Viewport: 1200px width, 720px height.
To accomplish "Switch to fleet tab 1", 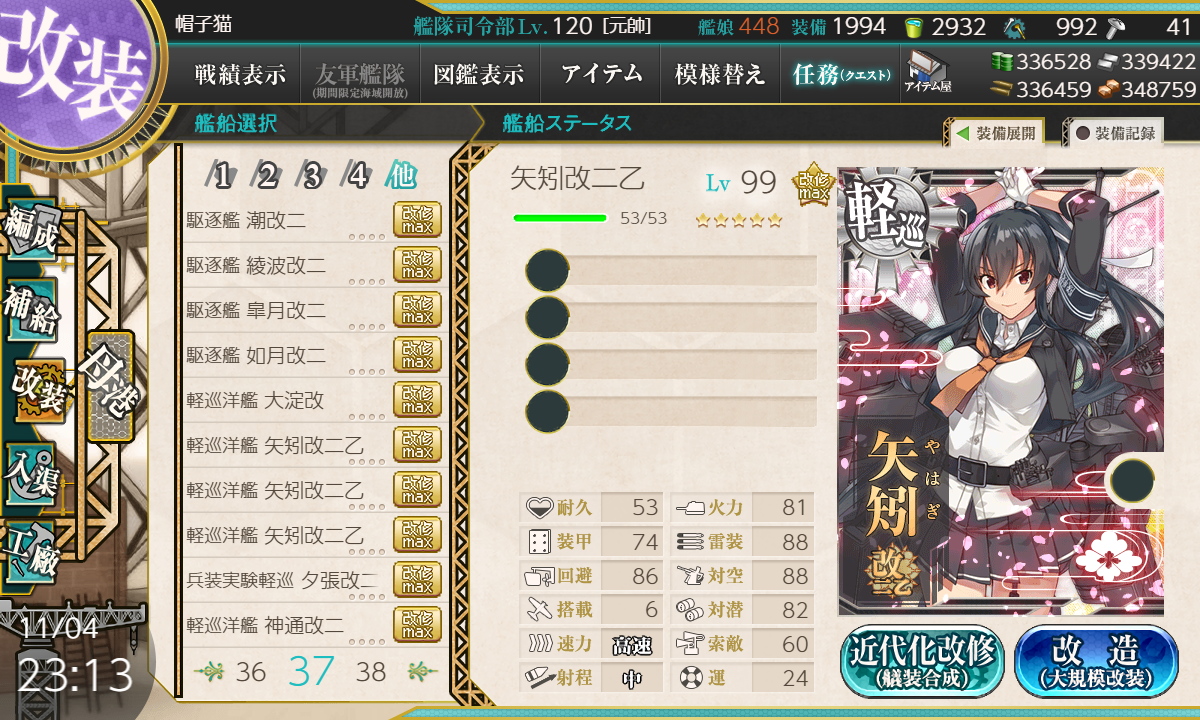I will 223,177.
